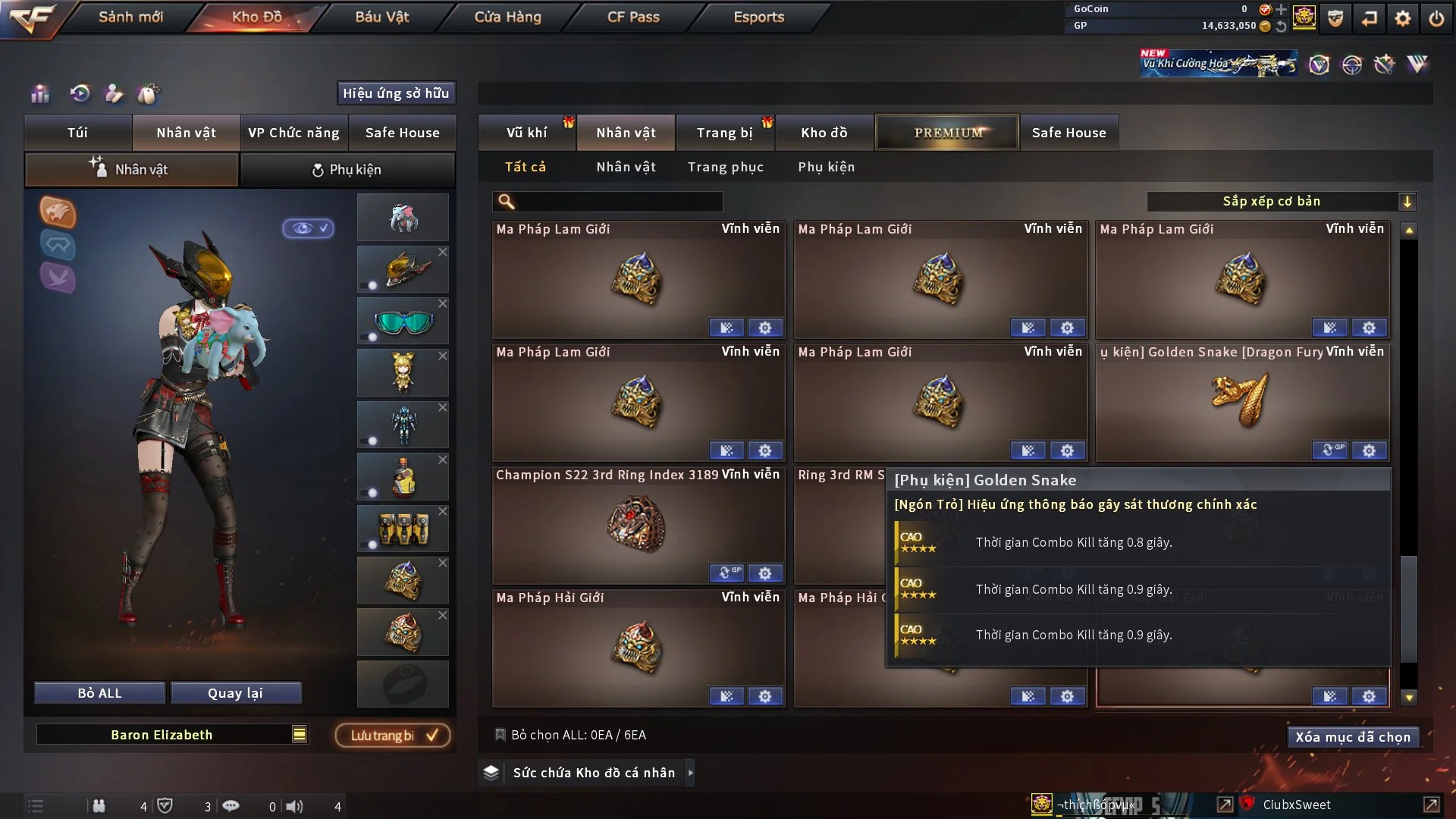
Task: Open the Sắp xếp cơ bản sort dropdown
Action: pyautogui.click(x=1280, y=202)
